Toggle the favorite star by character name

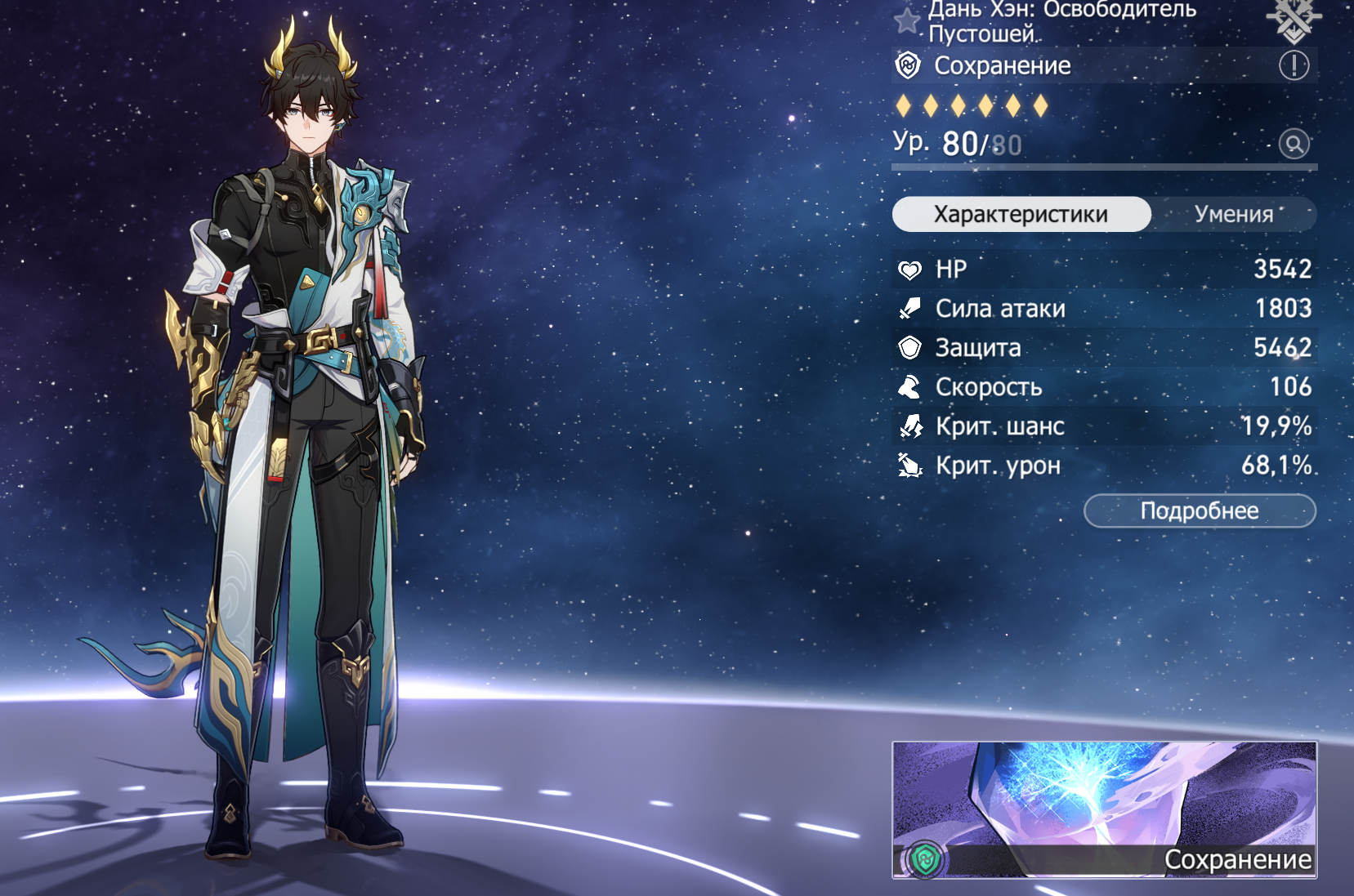pyautogui.click(x=906, y=21)
